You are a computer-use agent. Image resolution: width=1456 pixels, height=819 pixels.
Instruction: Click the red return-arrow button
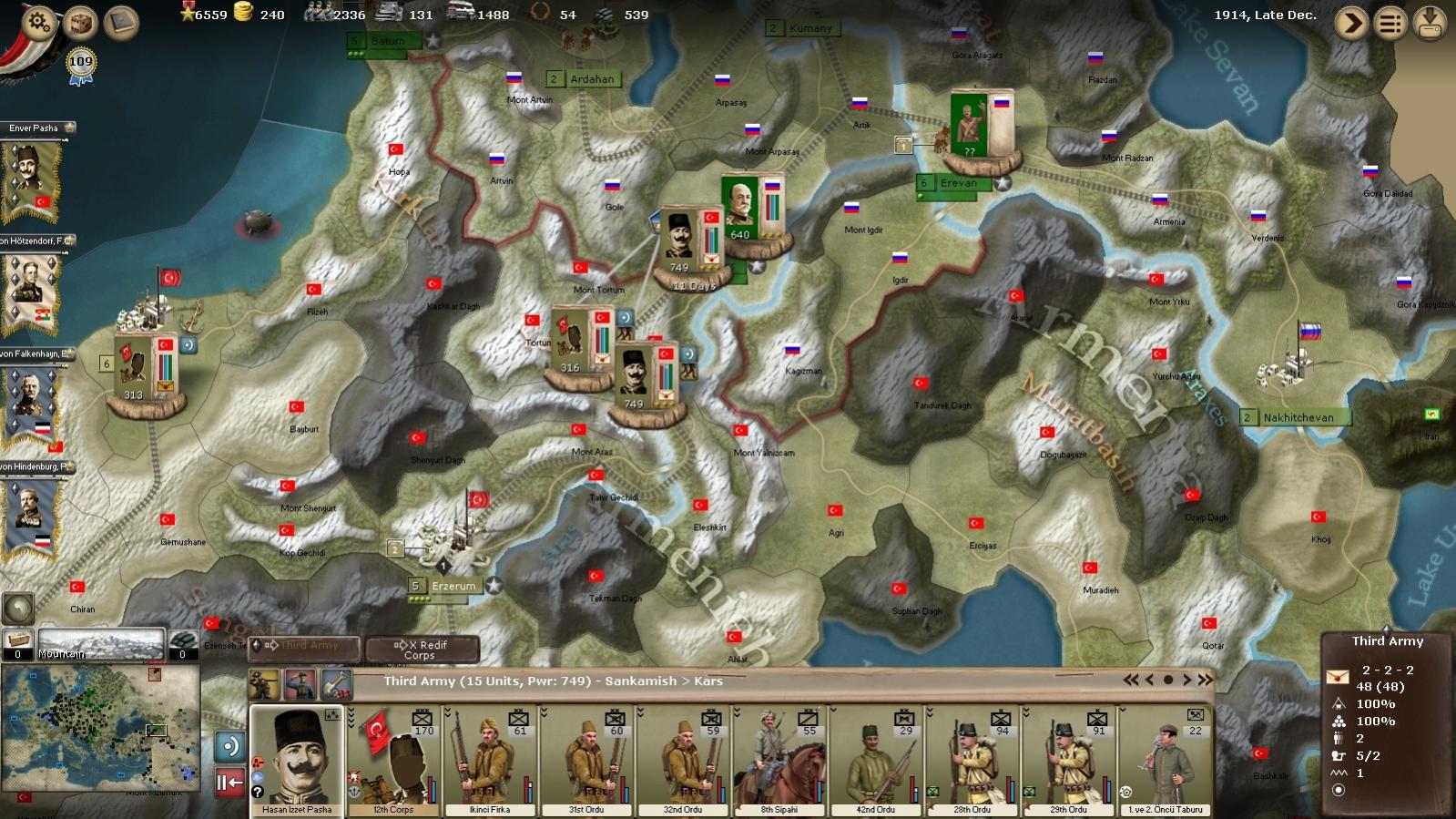pos(229,782)
